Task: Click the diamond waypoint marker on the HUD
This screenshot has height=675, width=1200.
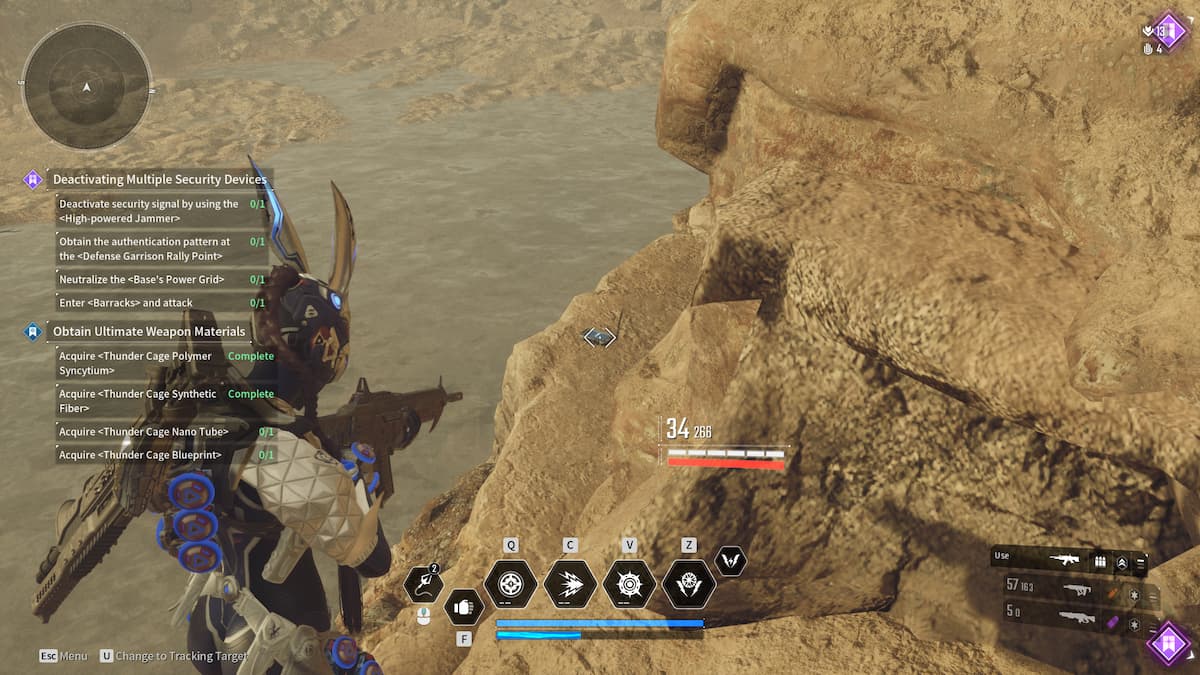Action: click(599, 337)
